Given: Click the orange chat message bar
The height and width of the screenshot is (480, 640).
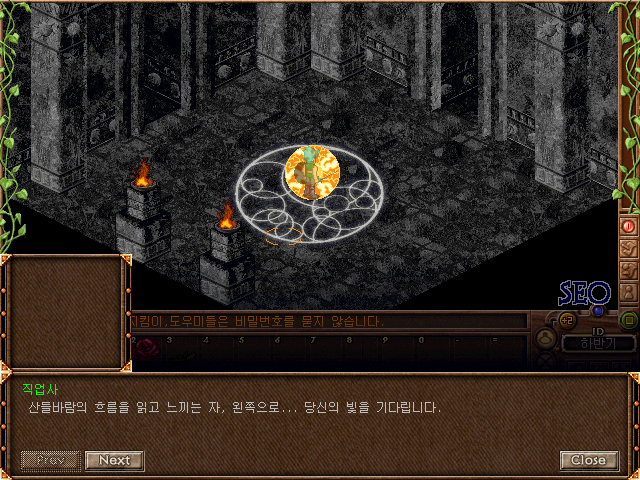Looking at the screenshot, I should tap(330, 321).
